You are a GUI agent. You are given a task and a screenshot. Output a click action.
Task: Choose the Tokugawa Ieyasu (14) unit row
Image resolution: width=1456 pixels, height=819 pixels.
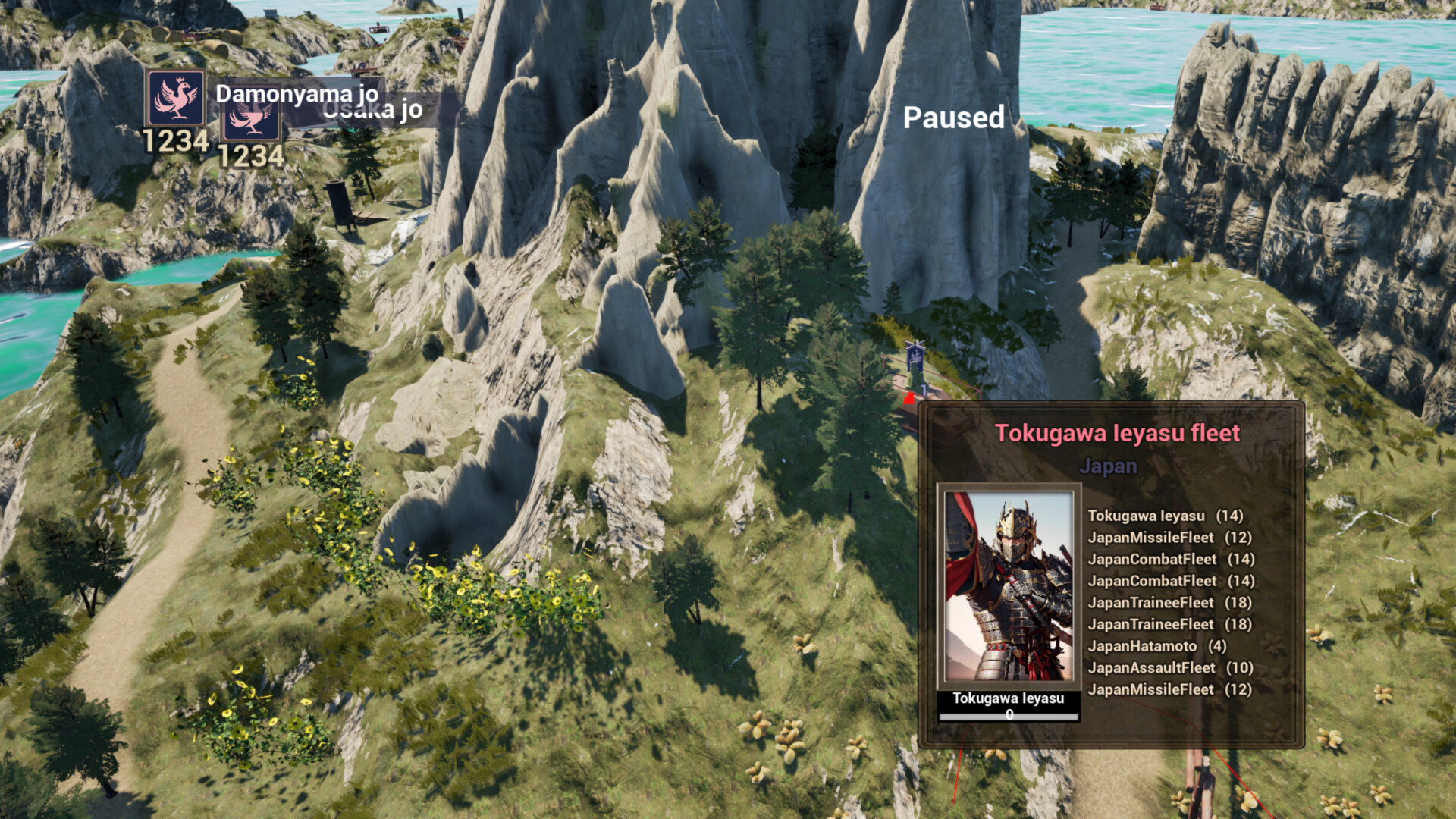click(x=1165, y=516)
